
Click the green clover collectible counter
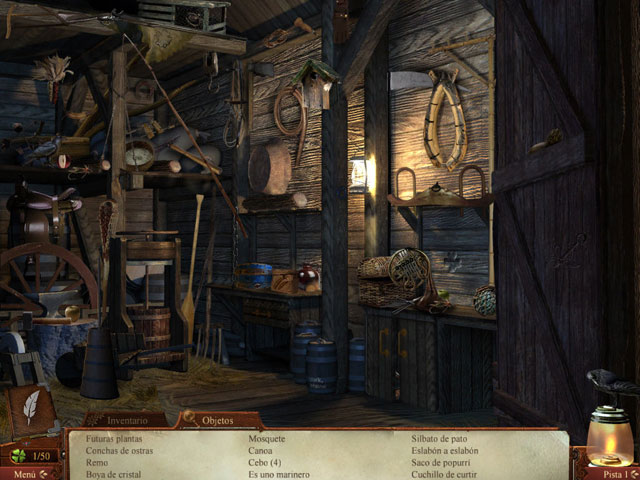(x=17, y=456)
